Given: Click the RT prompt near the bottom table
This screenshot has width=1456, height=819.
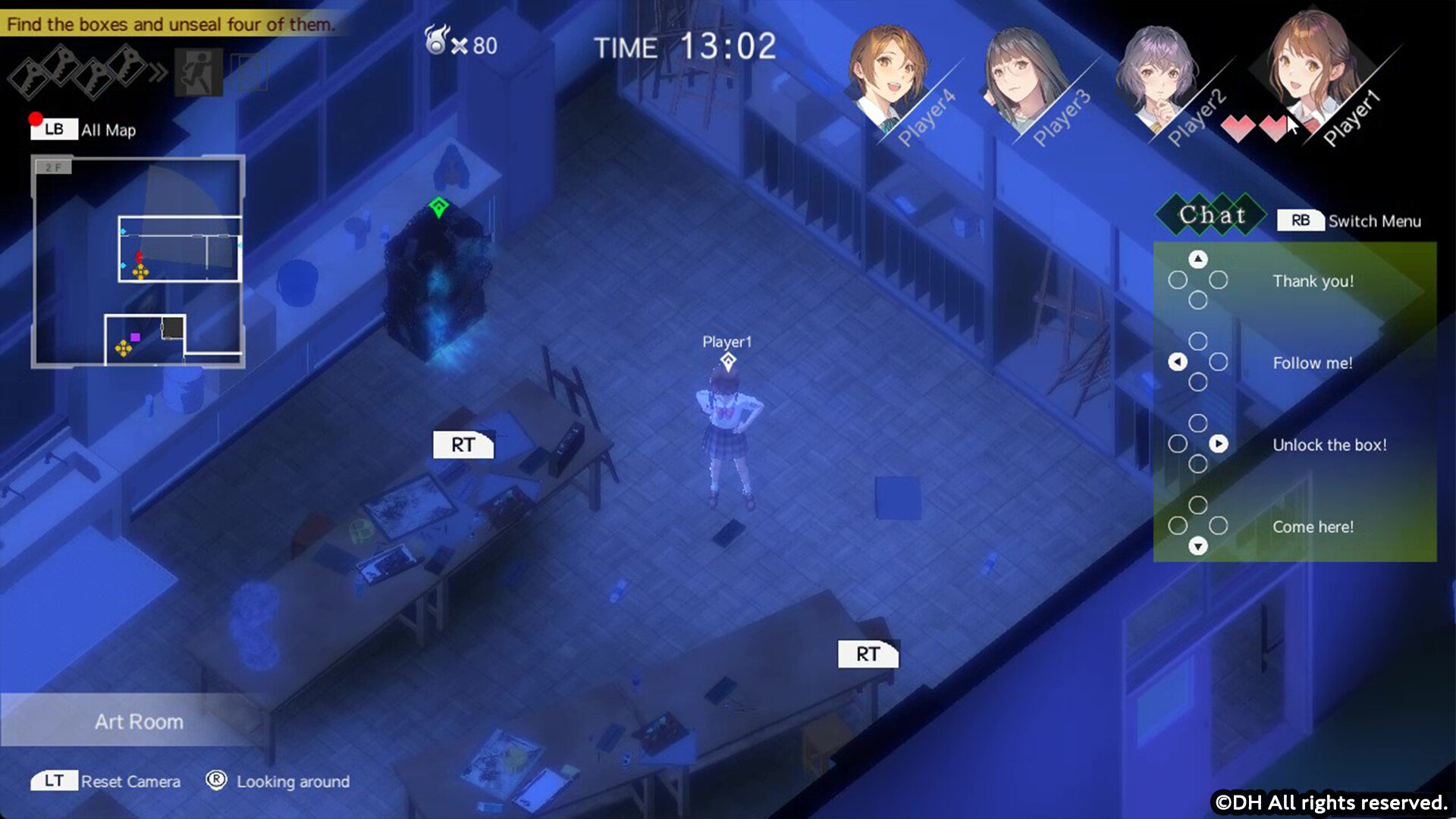Looking at the screenshot, I should (868, 653).
